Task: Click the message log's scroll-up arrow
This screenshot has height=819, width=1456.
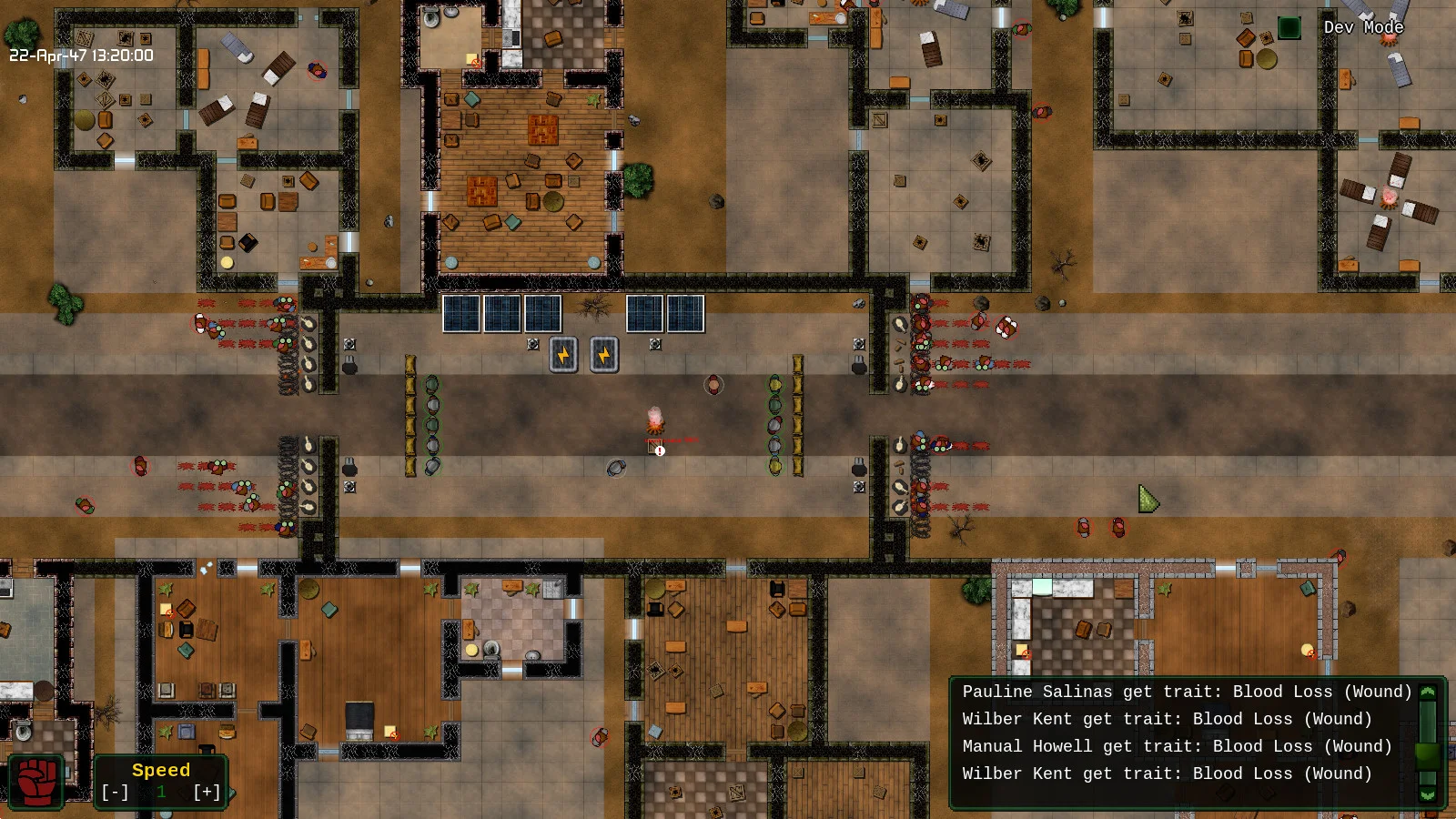Action: pos(1428,692)
